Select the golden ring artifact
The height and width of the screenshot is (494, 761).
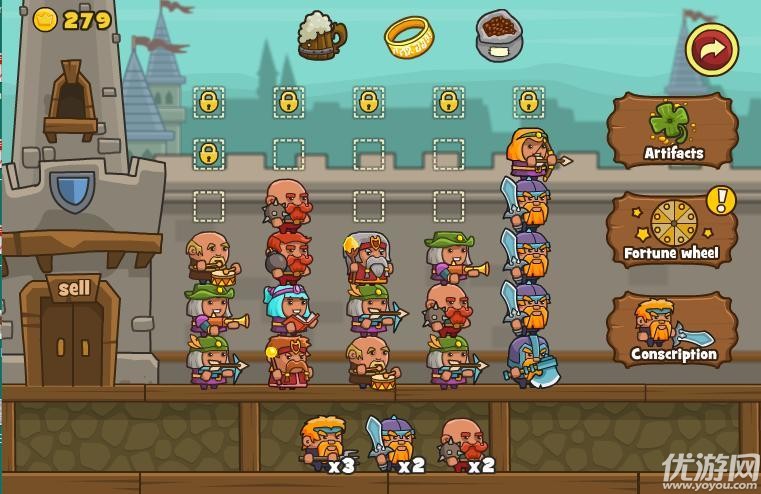408,37
